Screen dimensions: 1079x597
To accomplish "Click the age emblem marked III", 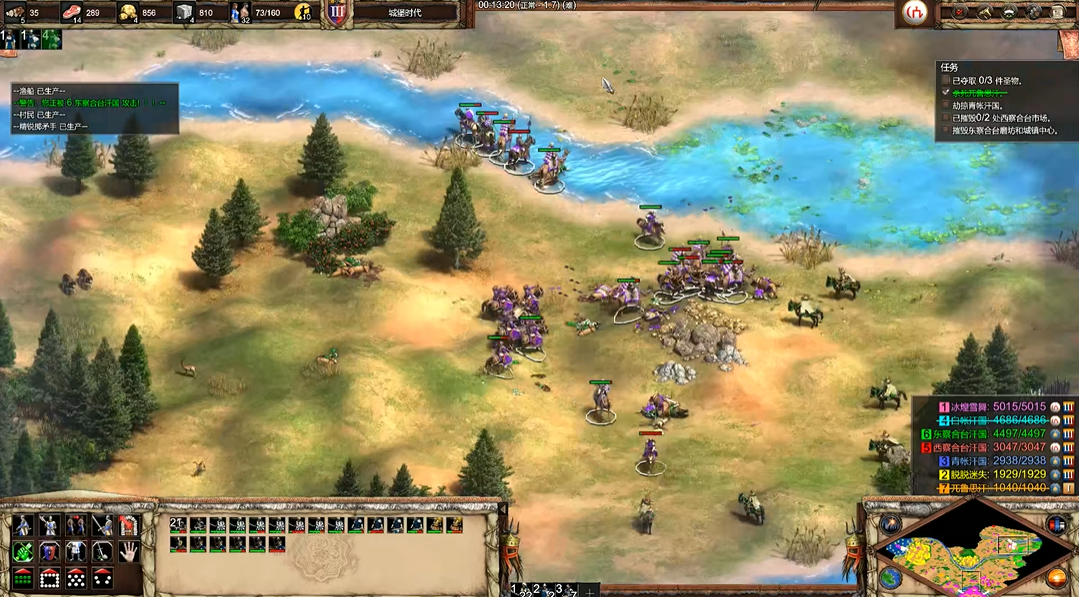I will pyautogui.click(x=337, y=13).
